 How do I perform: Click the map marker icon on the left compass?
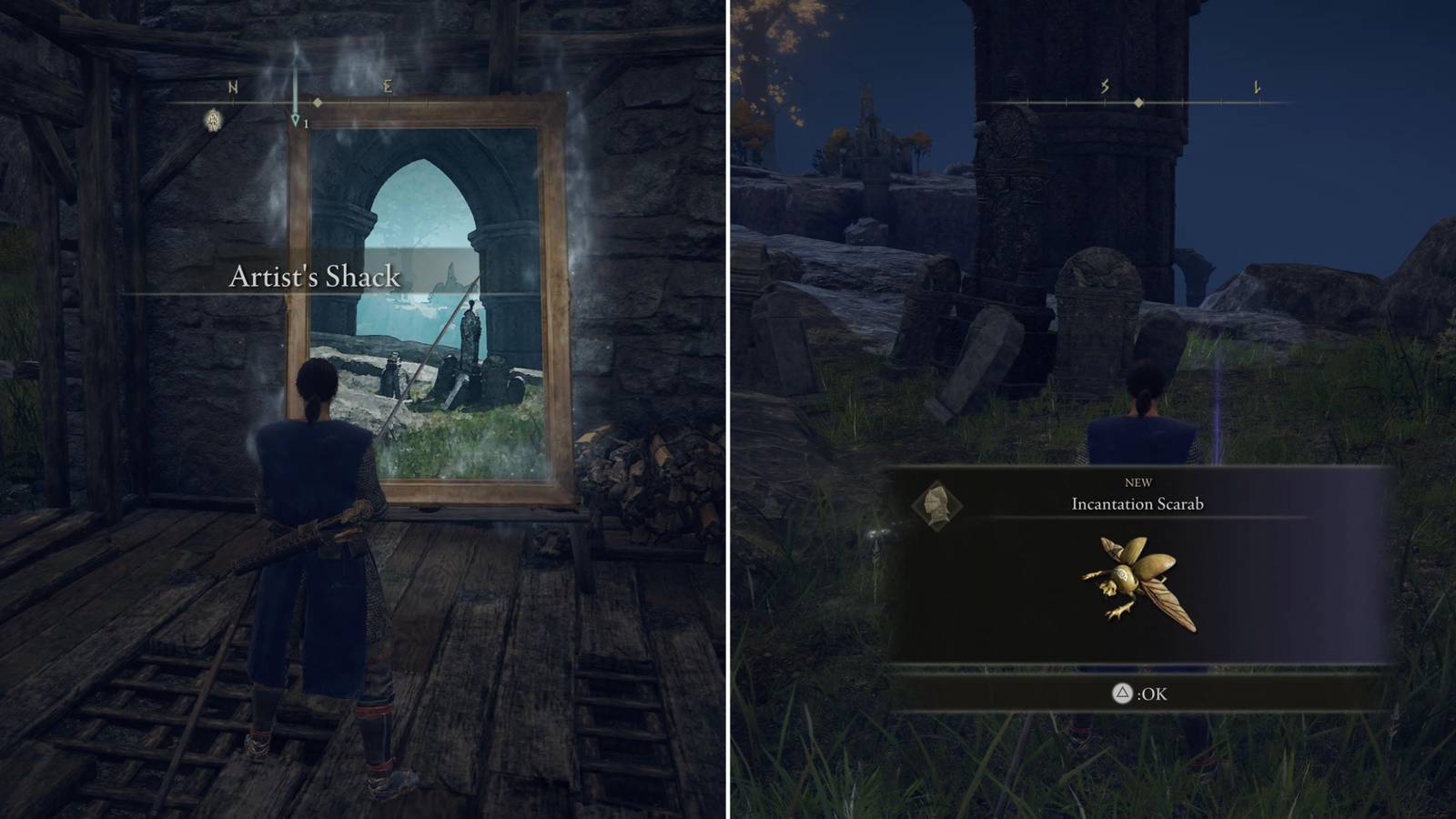tap(211, 117)
